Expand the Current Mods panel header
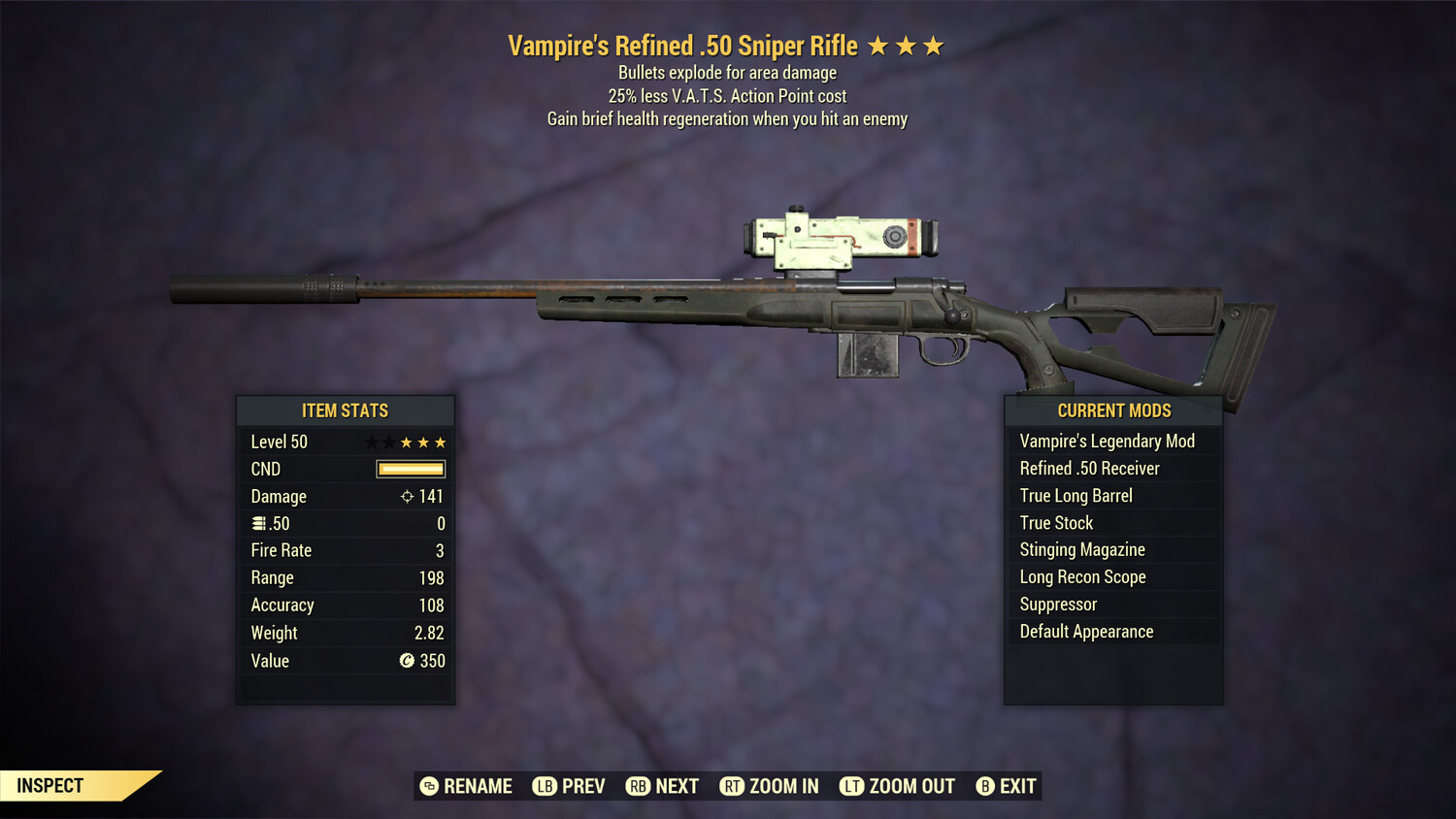The height and width of the screenshot is (819, 1456). 1112,410
